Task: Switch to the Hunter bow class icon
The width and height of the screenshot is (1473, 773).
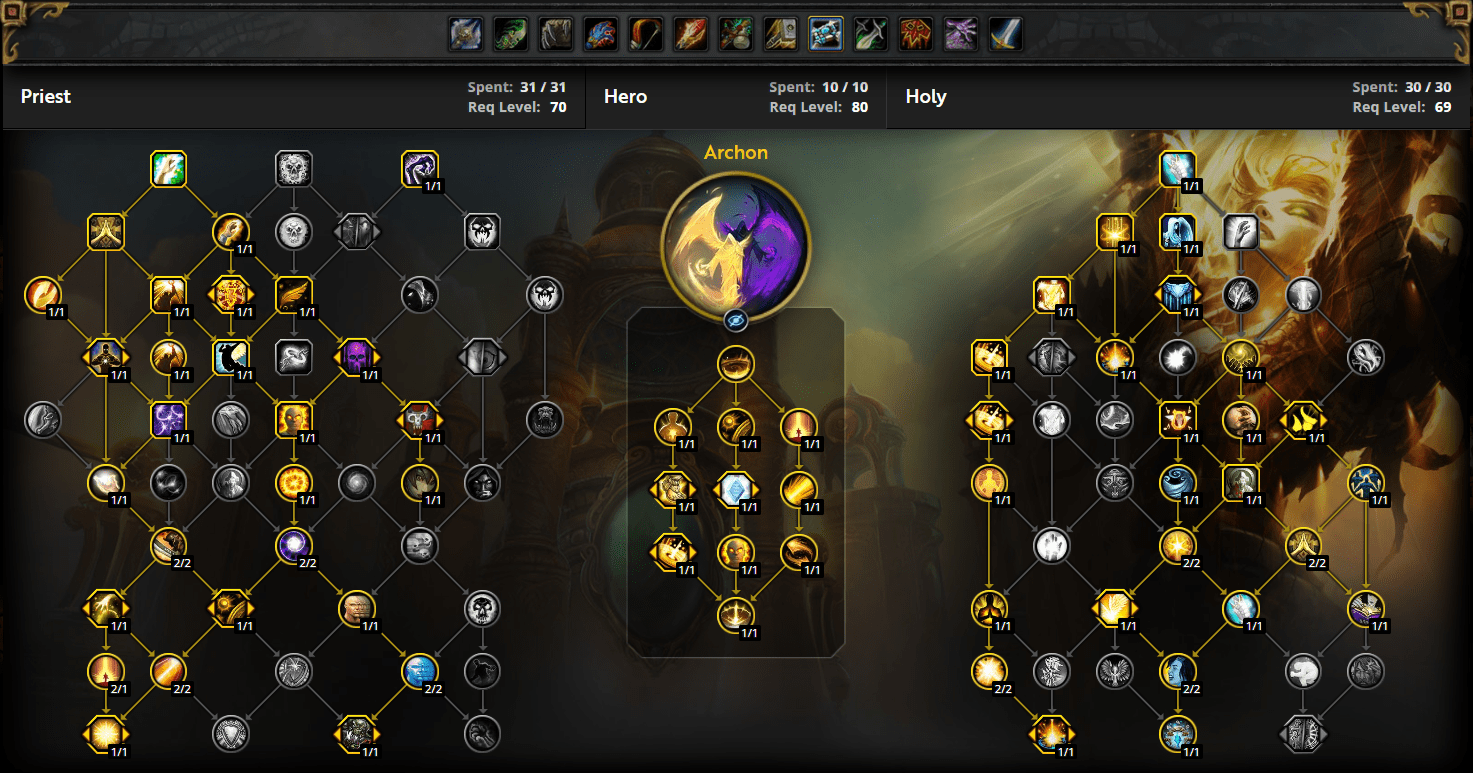Action: (645, 35)
